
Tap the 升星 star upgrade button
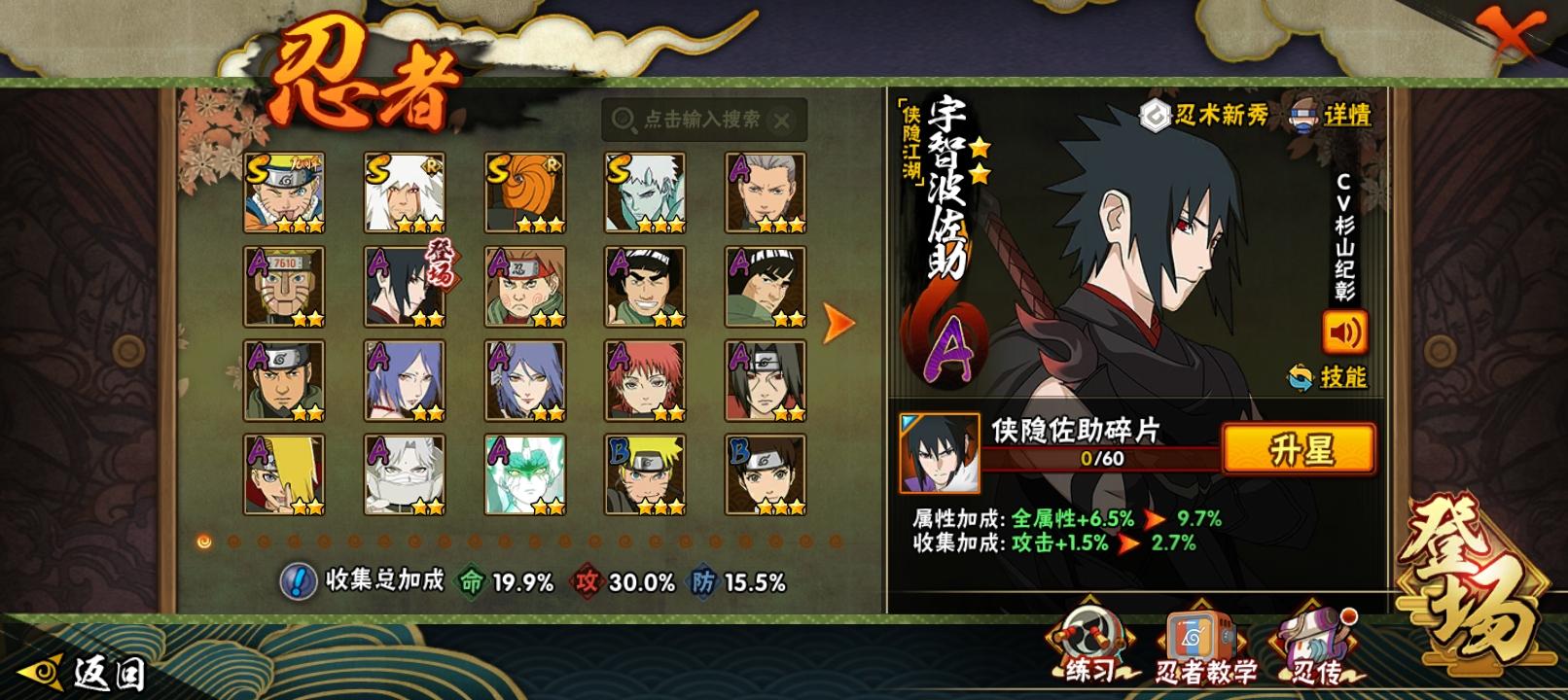(x=1299, y=450)
